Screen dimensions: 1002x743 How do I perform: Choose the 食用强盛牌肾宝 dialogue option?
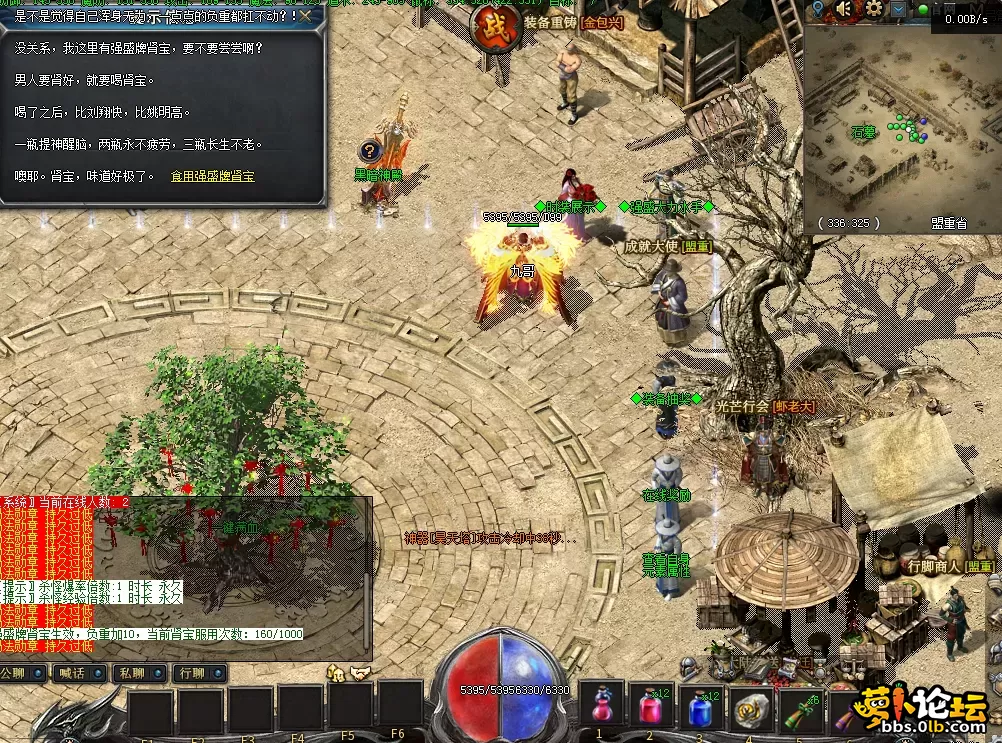click(212, 176)
